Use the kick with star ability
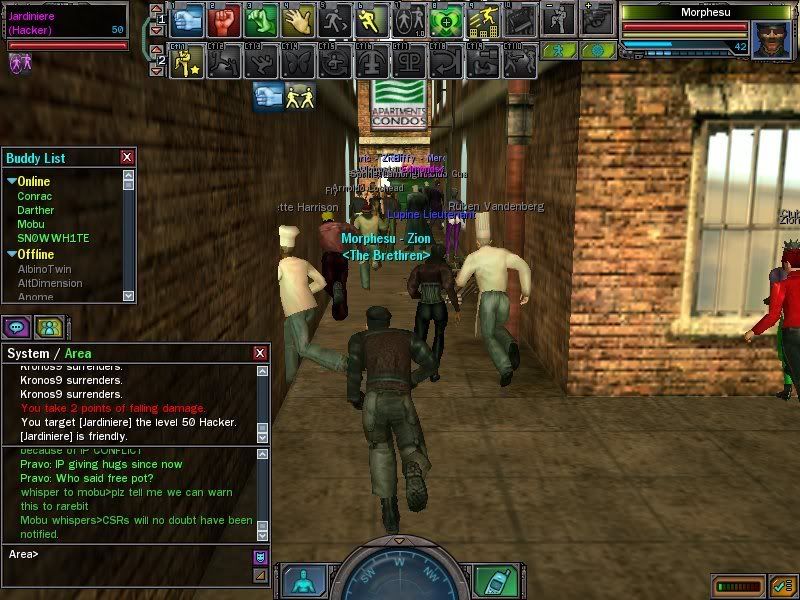800x600 pixels. pyautogui.click(x=187, y=62)
